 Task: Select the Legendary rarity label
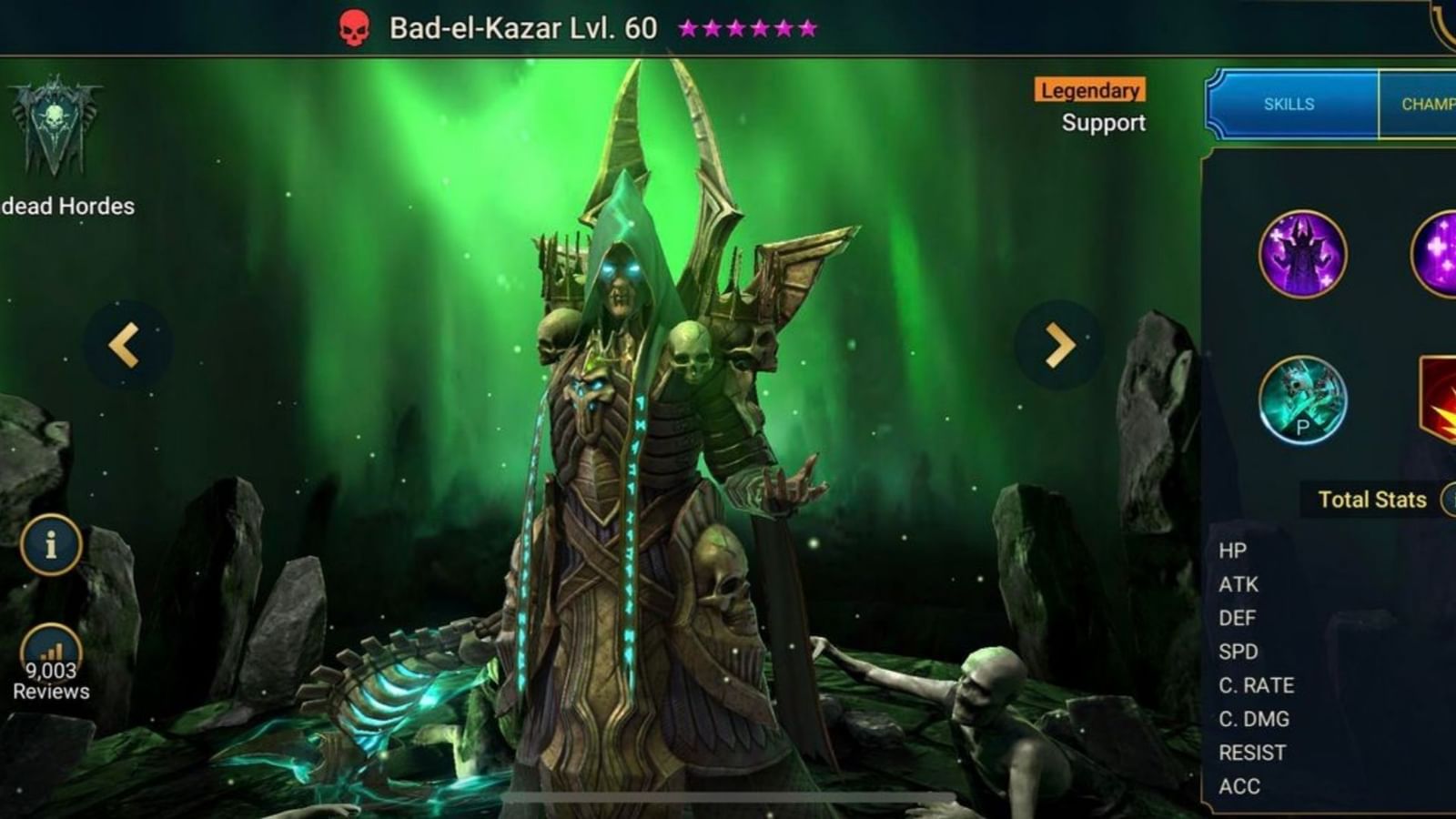[x=1088, y=90]
